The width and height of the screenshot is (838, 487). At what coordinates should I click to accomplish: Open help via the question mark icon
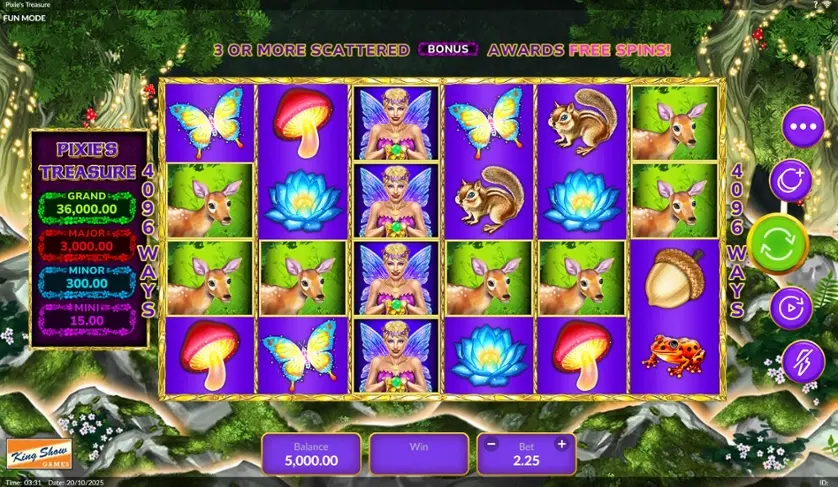(817, 4)
